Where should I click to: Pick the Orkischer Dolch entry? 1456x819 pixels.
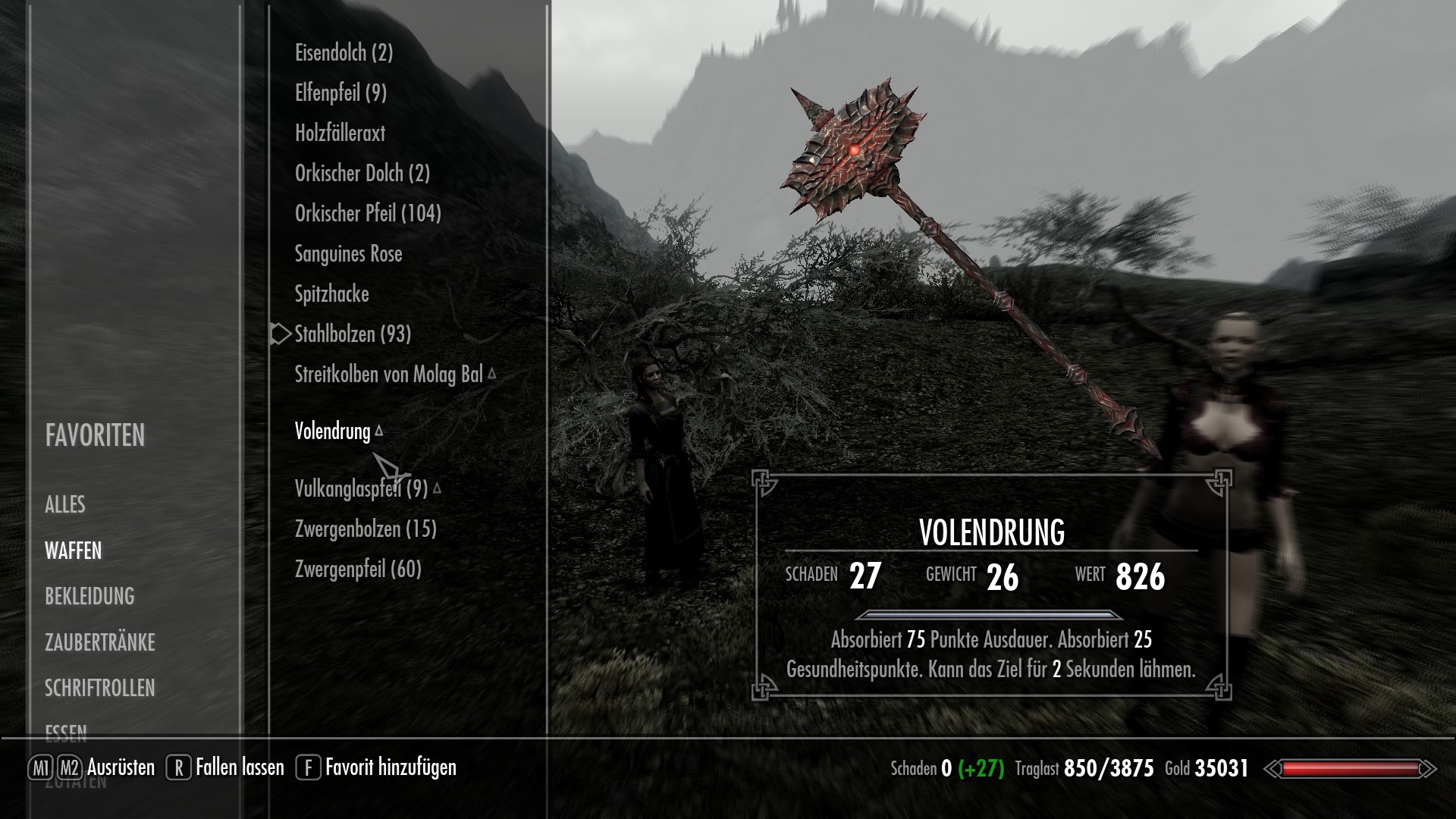tap(362, 173)
